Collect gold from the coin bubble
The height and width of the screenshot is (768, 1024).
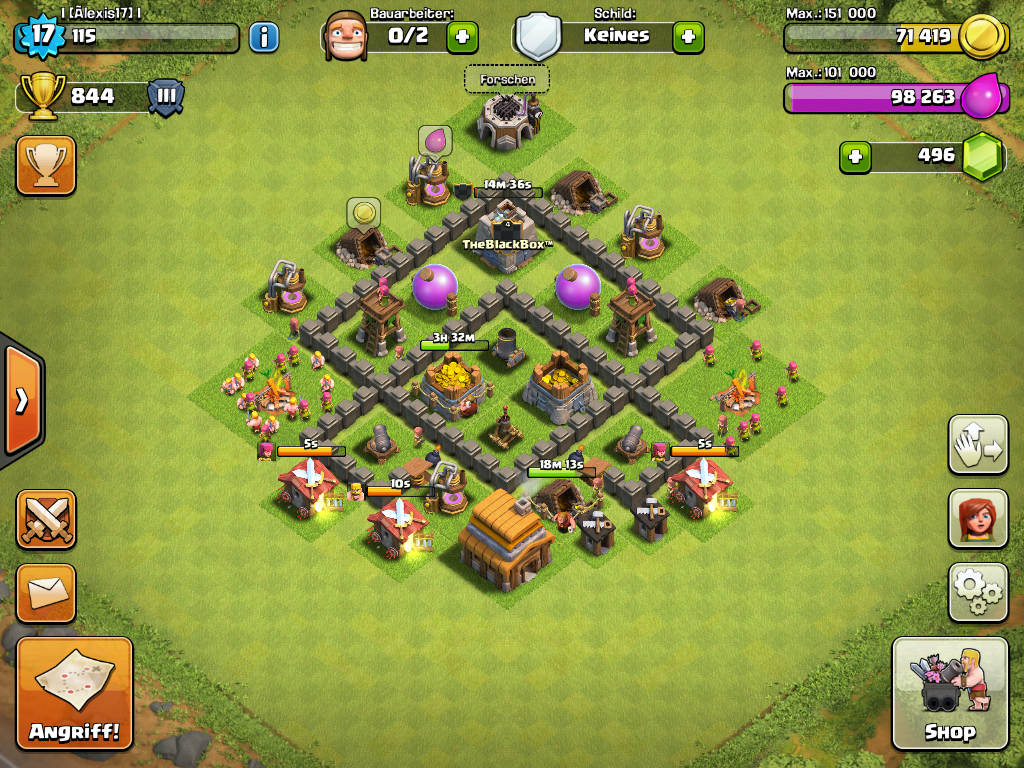[x=363, y=213]
